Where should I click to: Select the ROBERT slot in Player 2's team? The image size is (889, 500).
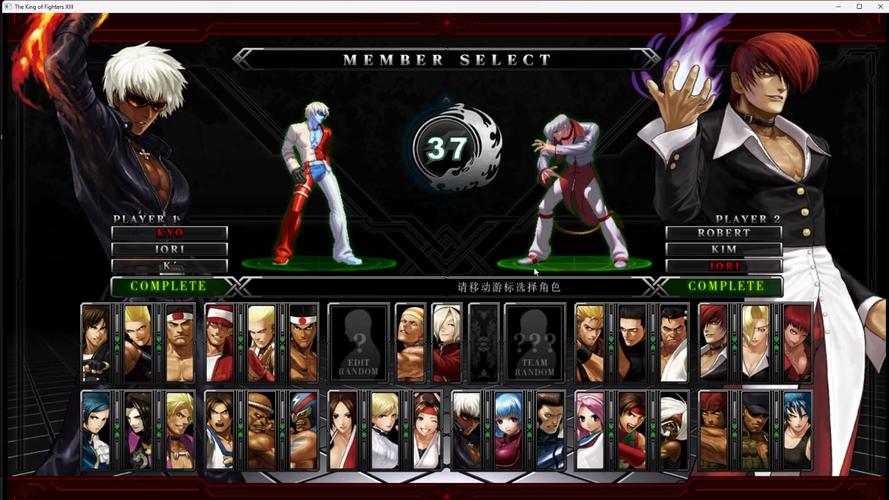724,233
